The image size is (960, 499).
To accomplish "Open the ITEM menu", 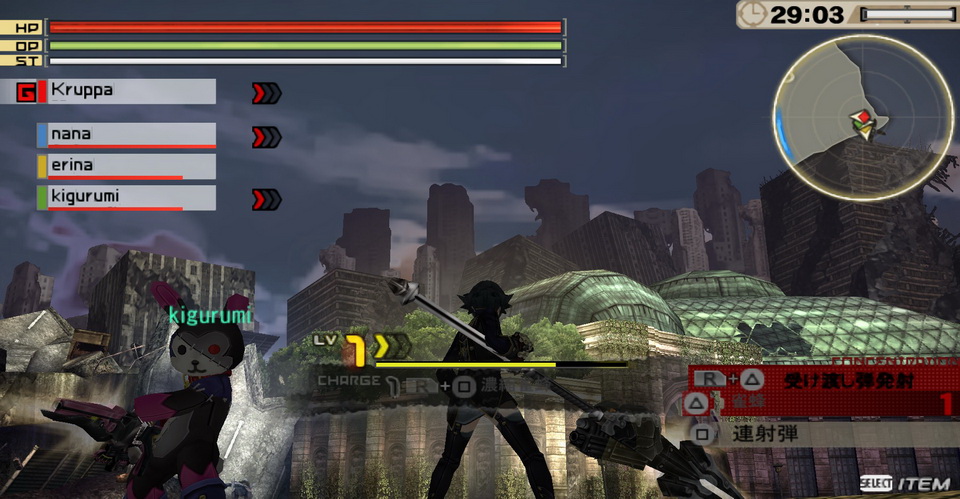I will [x=905, y=484].
